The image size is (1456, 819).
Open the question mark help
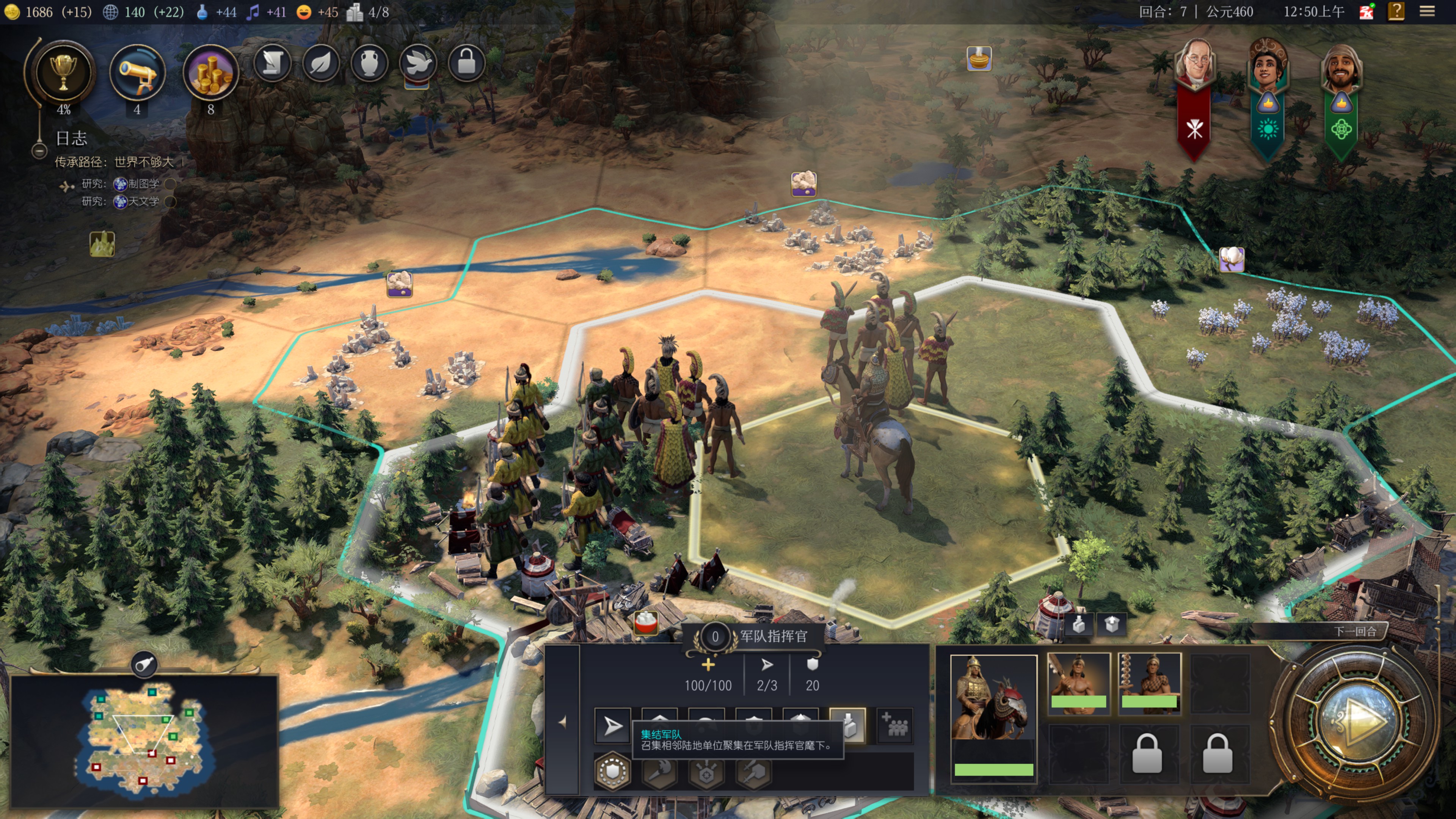point(1396,11)
